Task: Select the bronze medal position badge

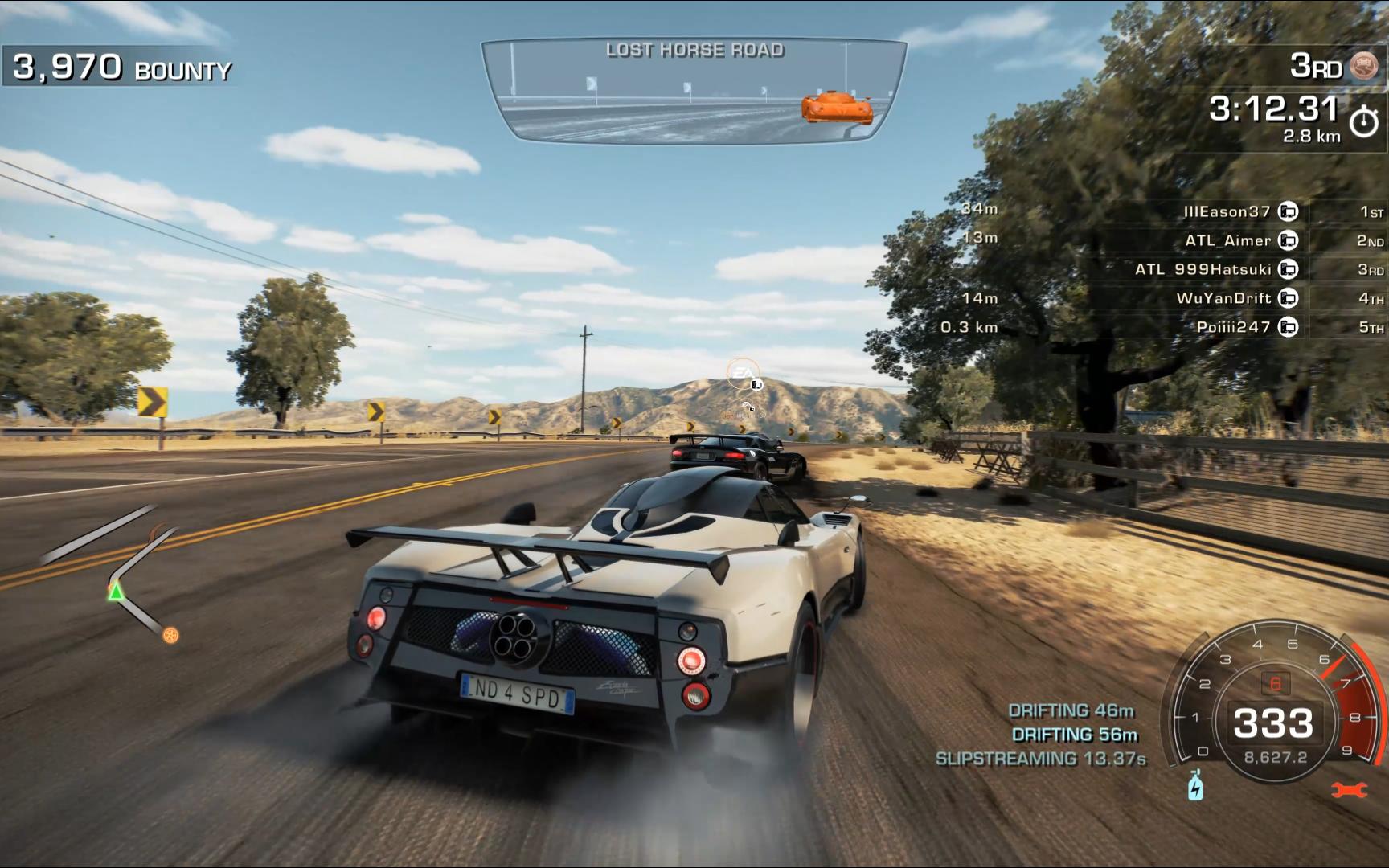Action: point(1363,66)
